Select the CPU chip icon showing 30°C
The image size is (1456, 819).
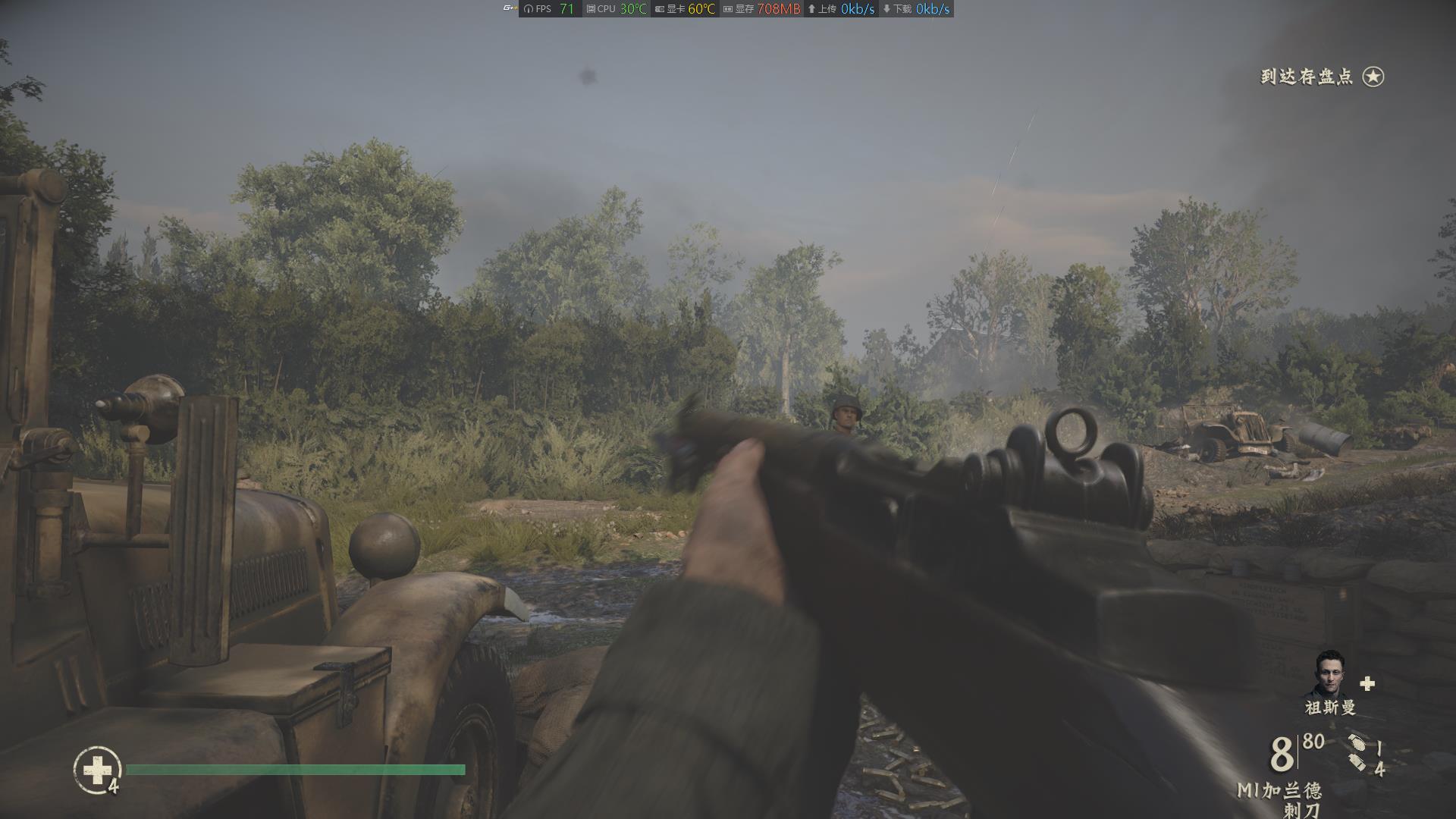(590, 9)
